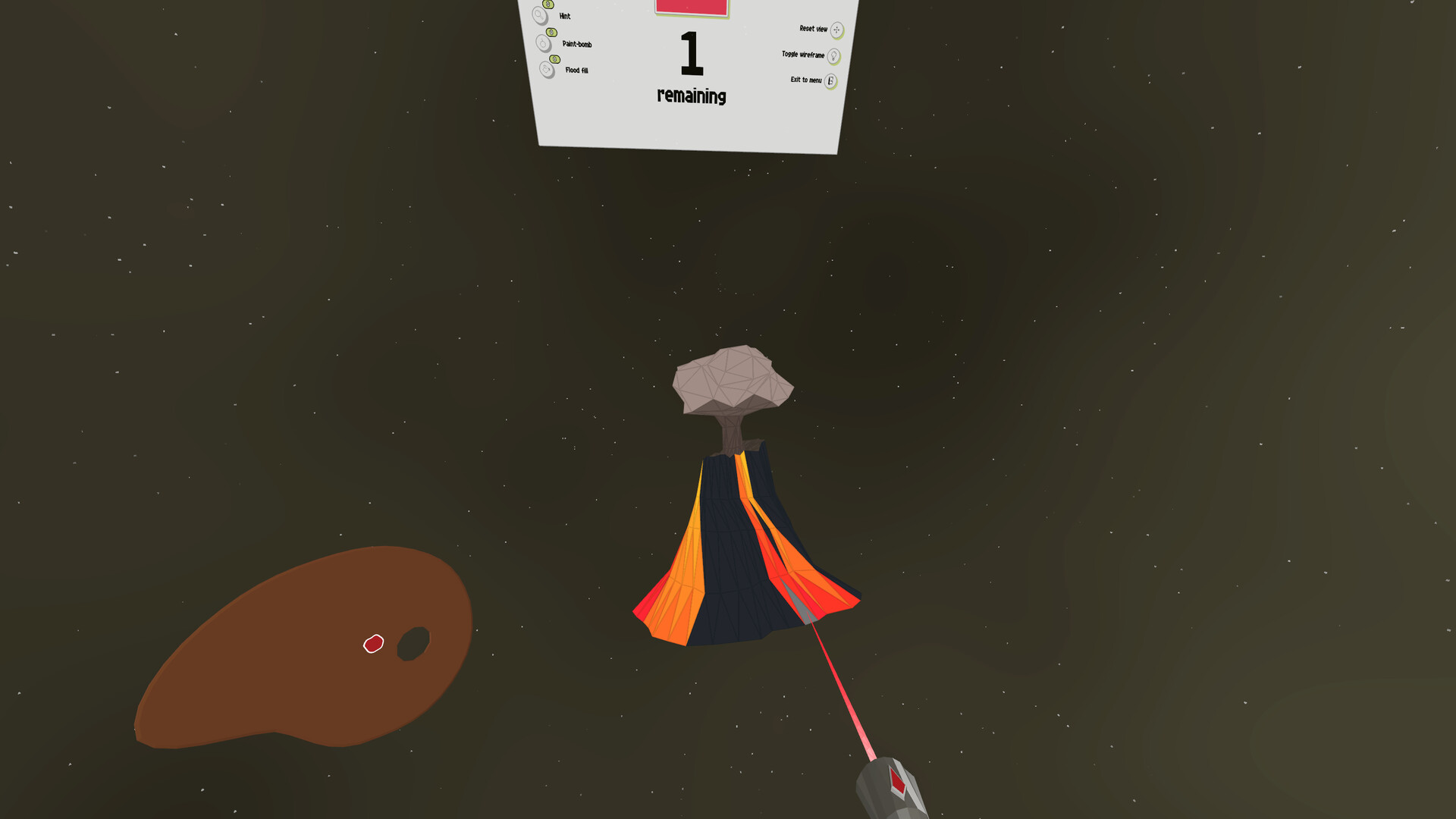Click the Paint-bomb counter badge
1456x819 pixels.
pos(551,32)
